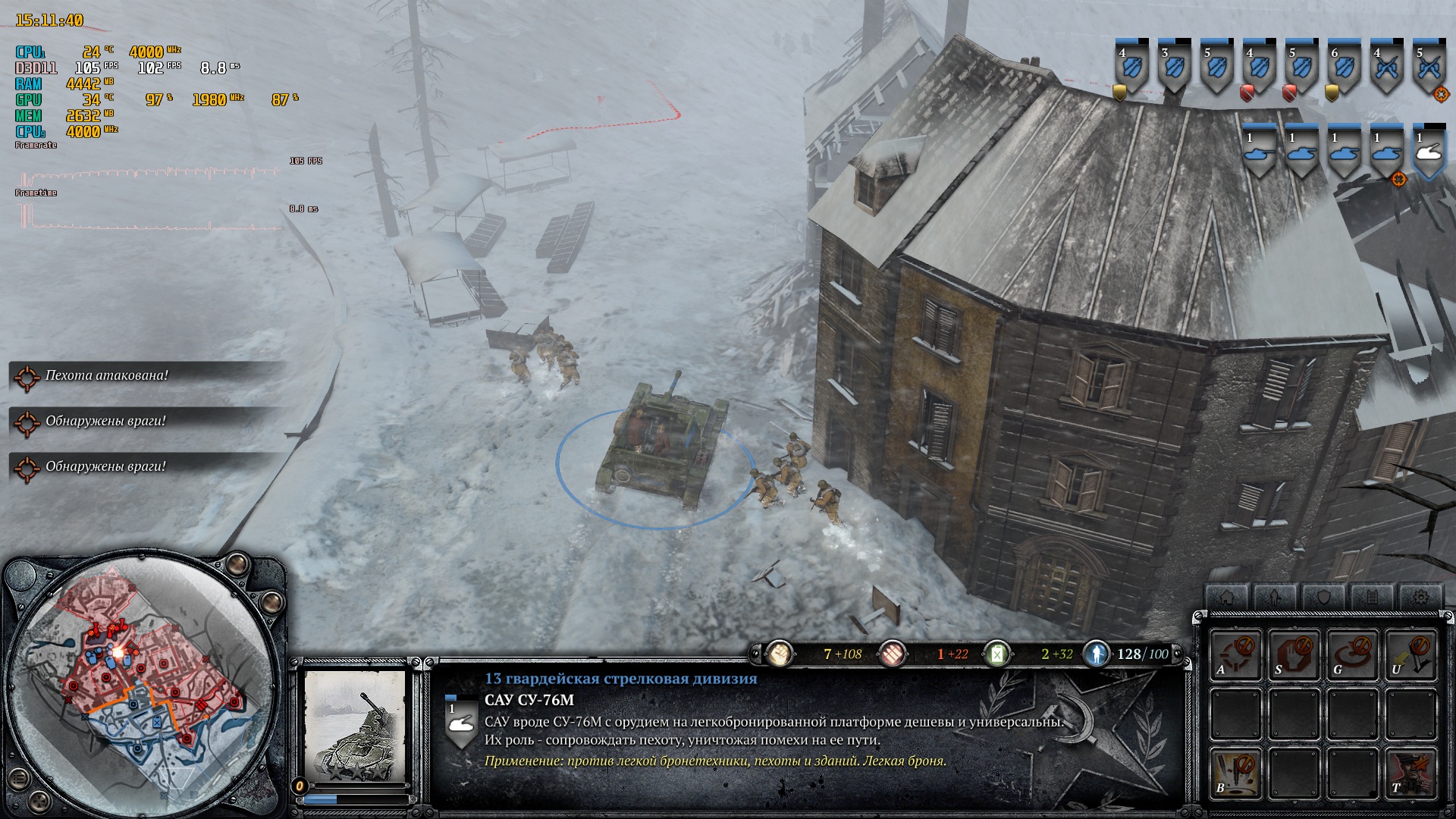The image size is (1456, 819).
Task: Open the soldier-icon infantry tab
Action: click(x=1275, y=597)
